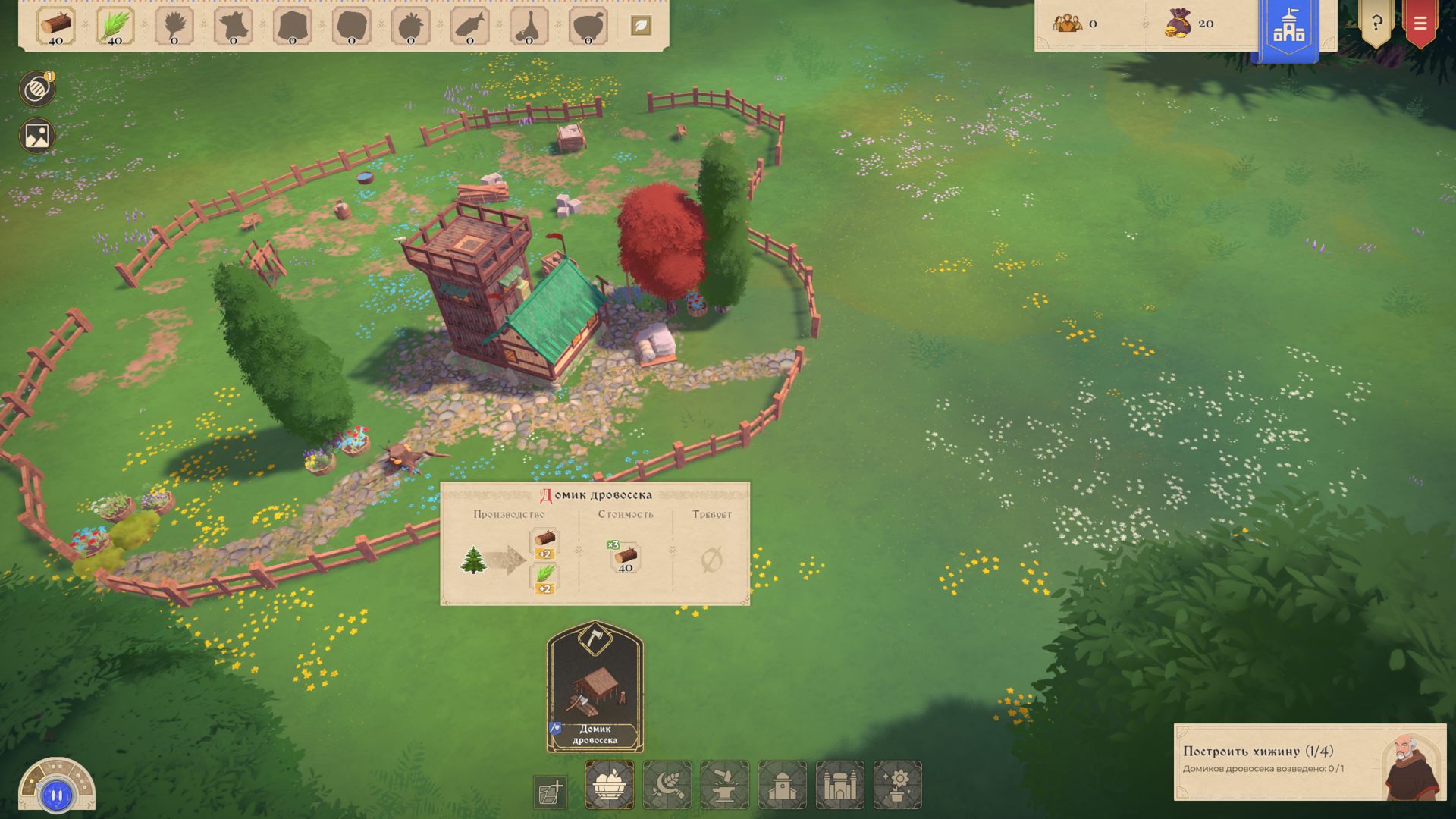Screen dimensions: 1456x819
Task: Select the palace buildings category
Action: point(840,785)
